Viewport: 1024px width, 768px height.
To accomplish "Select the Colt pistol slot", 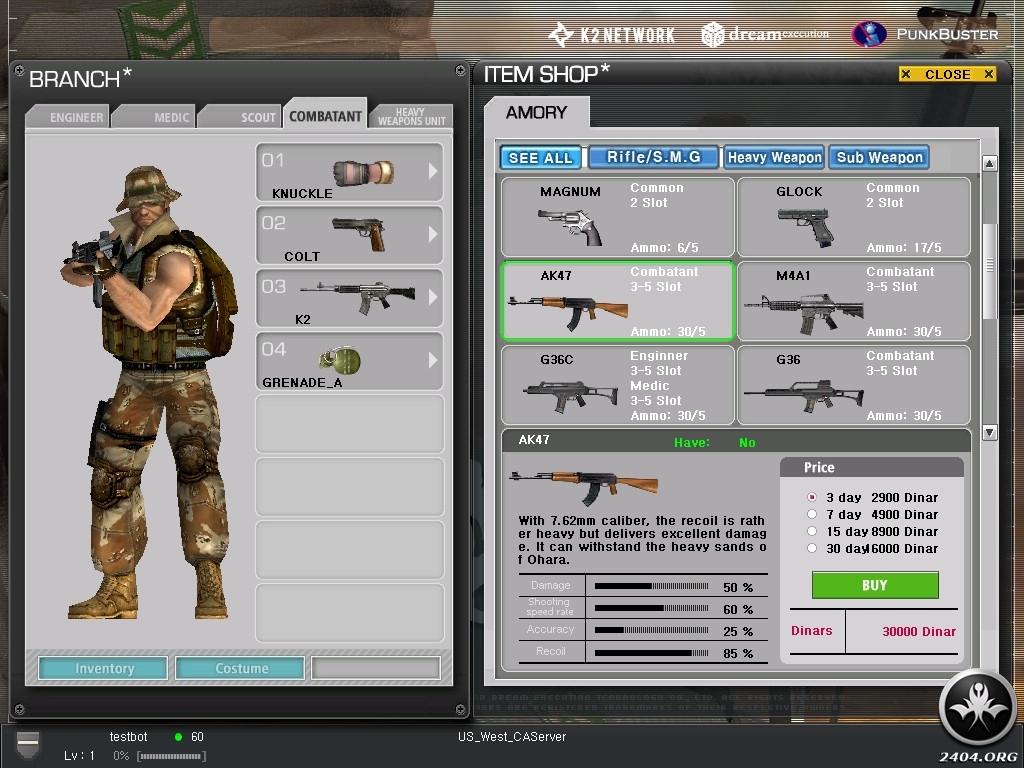I will [349, 236].
